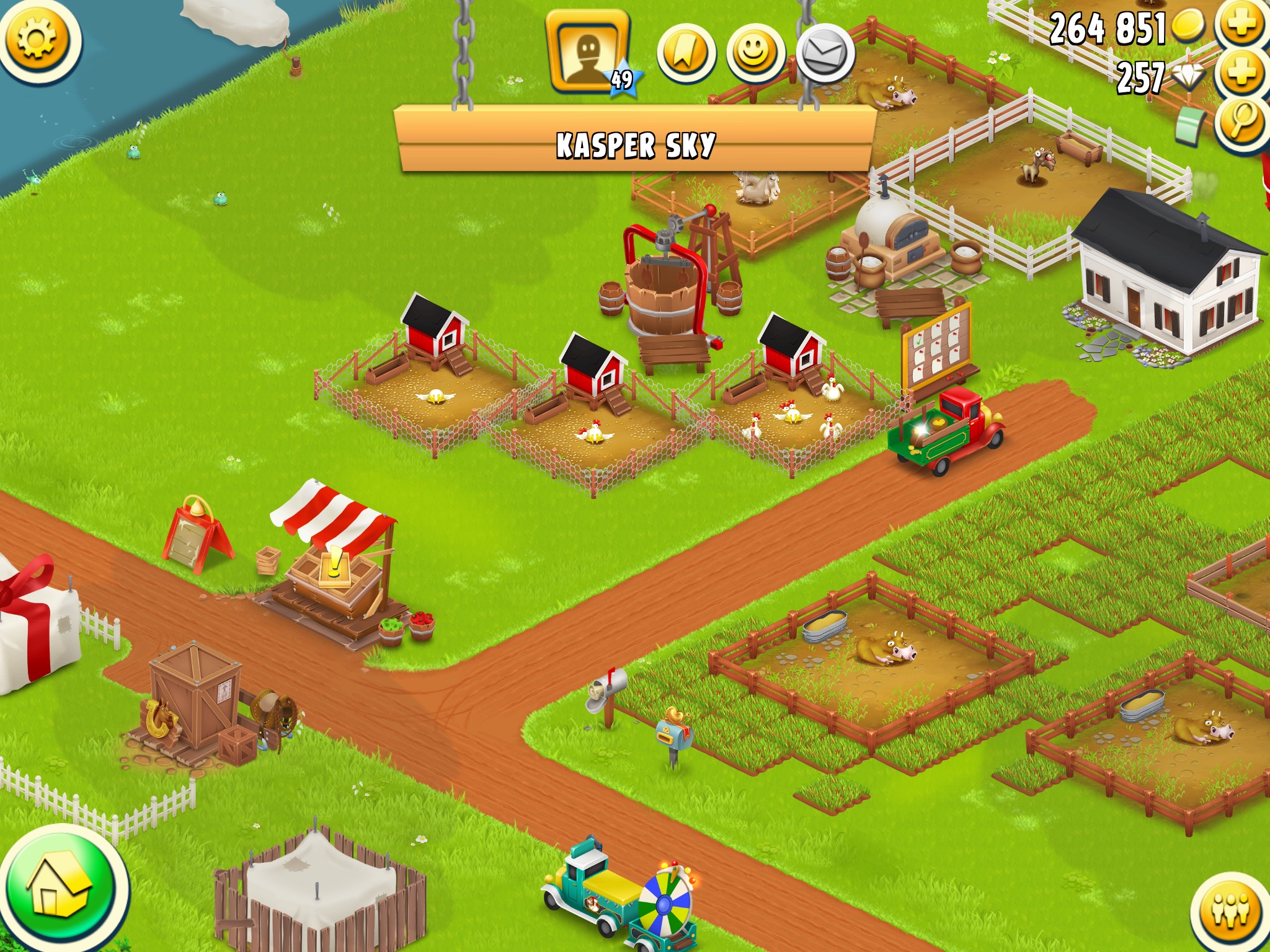This screenshot has height=952, width=1270.
Task: Tap the yellow bookmark ribbon button
Action: click(x=686, y=55)
